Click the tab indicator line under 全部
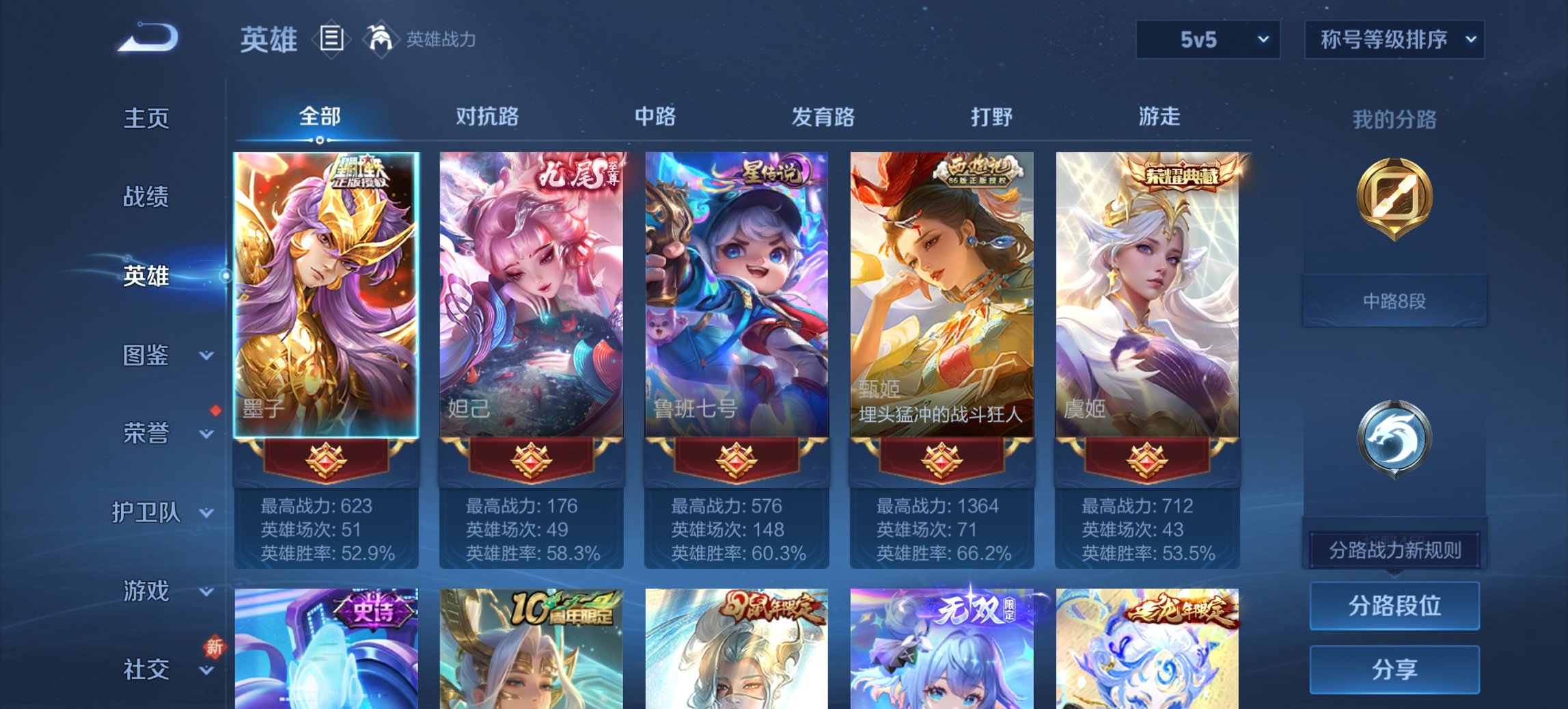The image size is (1568, 709). (318, 140)
